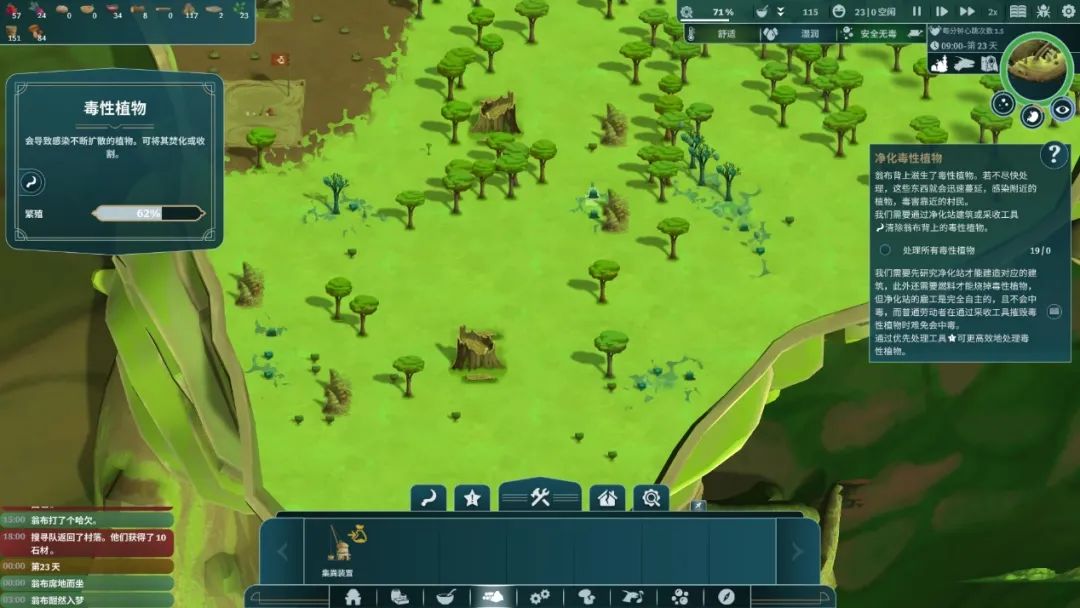Click the right arrow of the building list
The height and width of the screenshot is (608, 1080).
click(797, 551)
